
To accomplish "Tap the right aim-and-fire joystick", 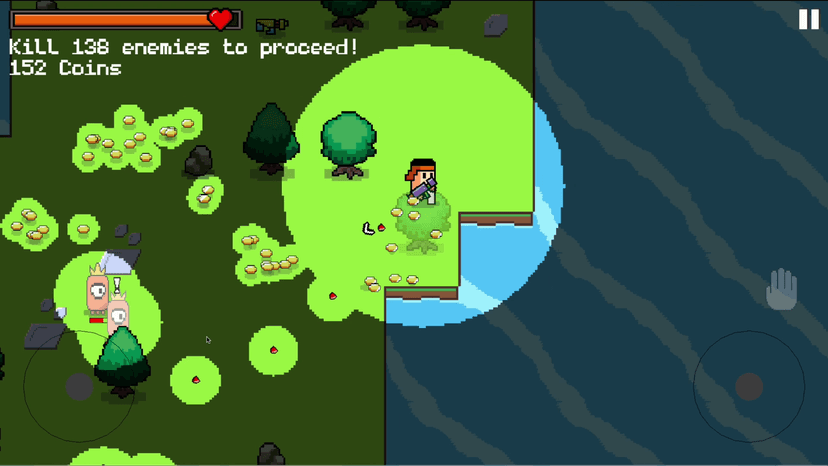I will pos(749,386).
